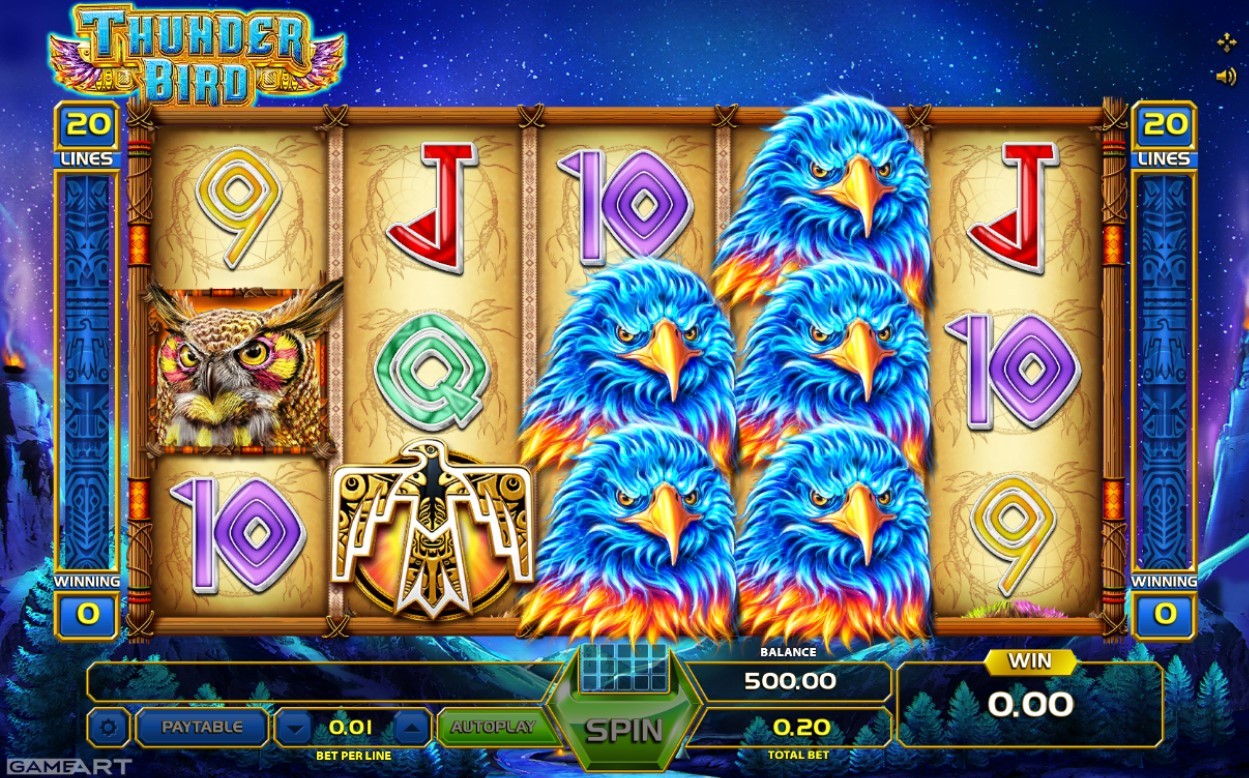The width and height of the screenshot is (1249, 778).
Task: Toggle sound with the speaker icon
Action: tap(1225, 76)
